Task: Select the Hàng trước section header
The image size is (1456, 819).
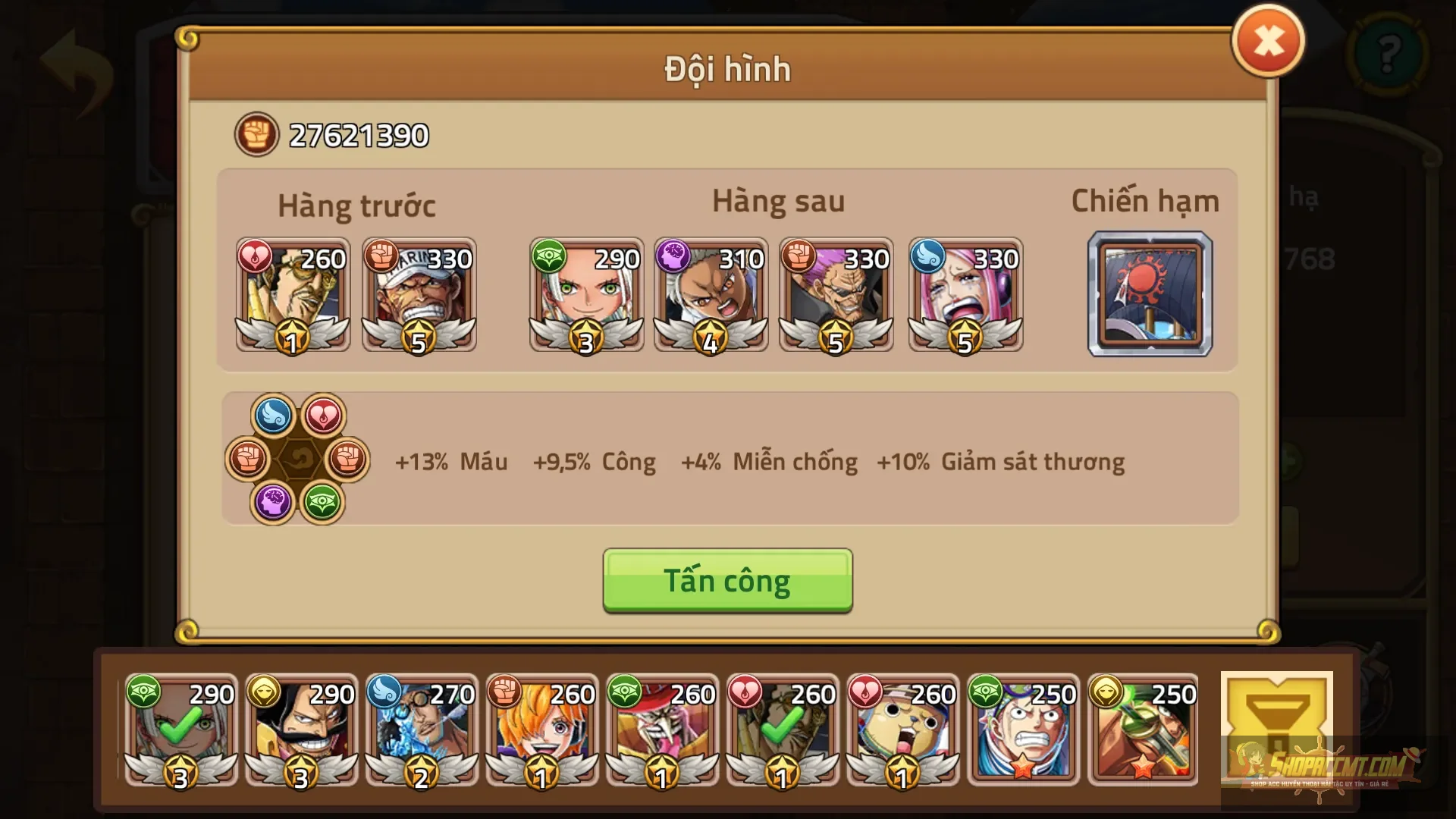Action: click(x=357, y=203)
